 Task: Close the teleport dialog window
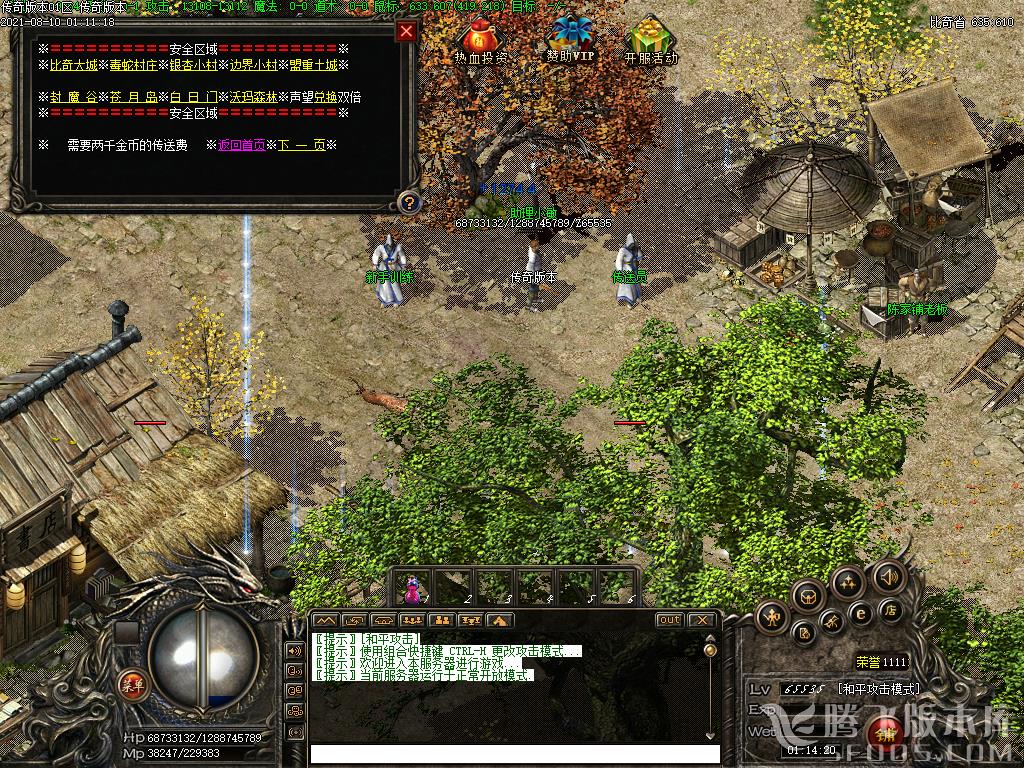406,31
